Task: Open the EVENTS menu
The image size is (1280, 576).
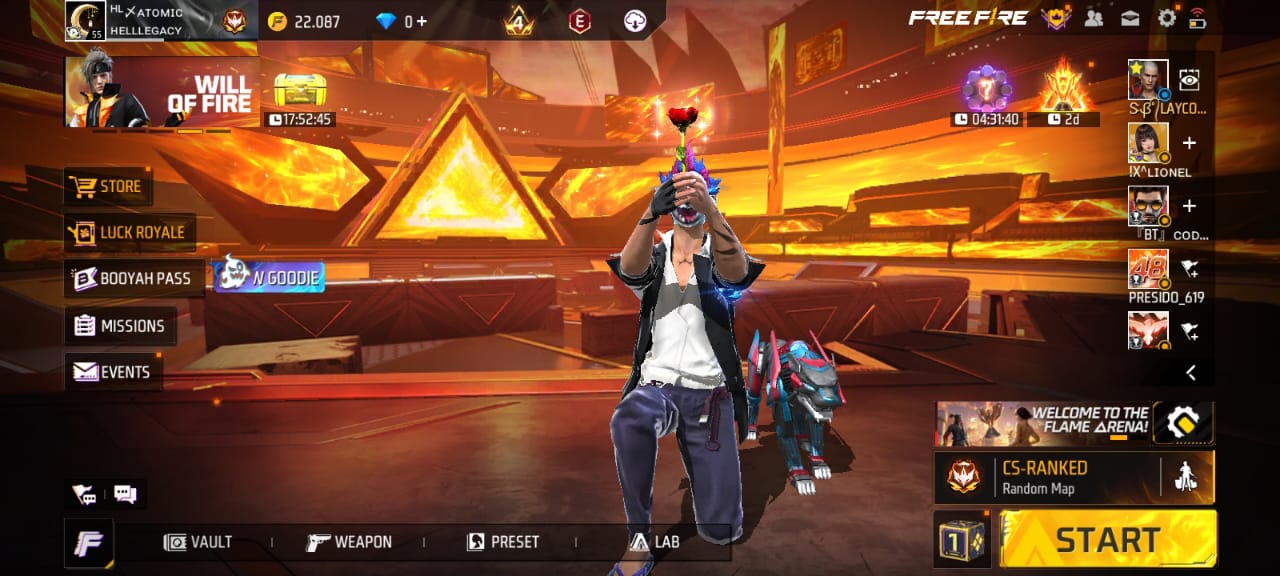Action: (x=113, y=372)
